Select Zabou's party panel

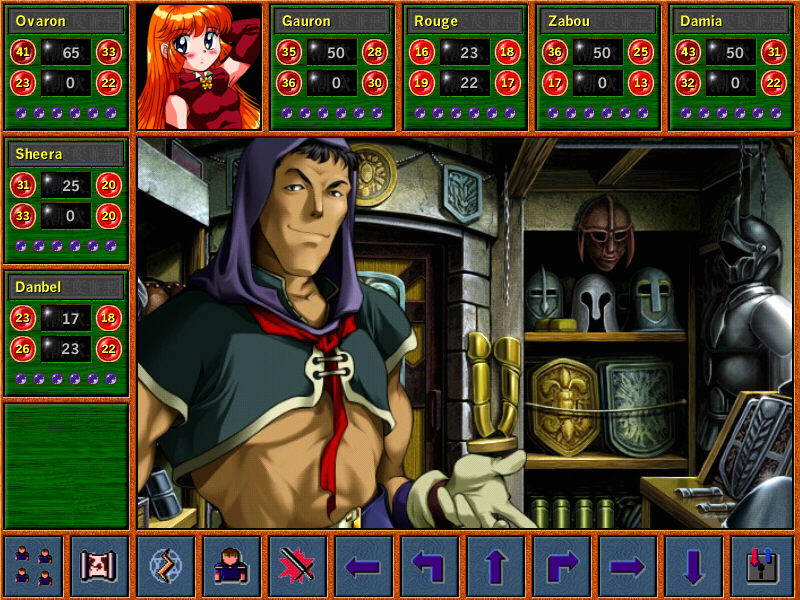tap(599, 67)
